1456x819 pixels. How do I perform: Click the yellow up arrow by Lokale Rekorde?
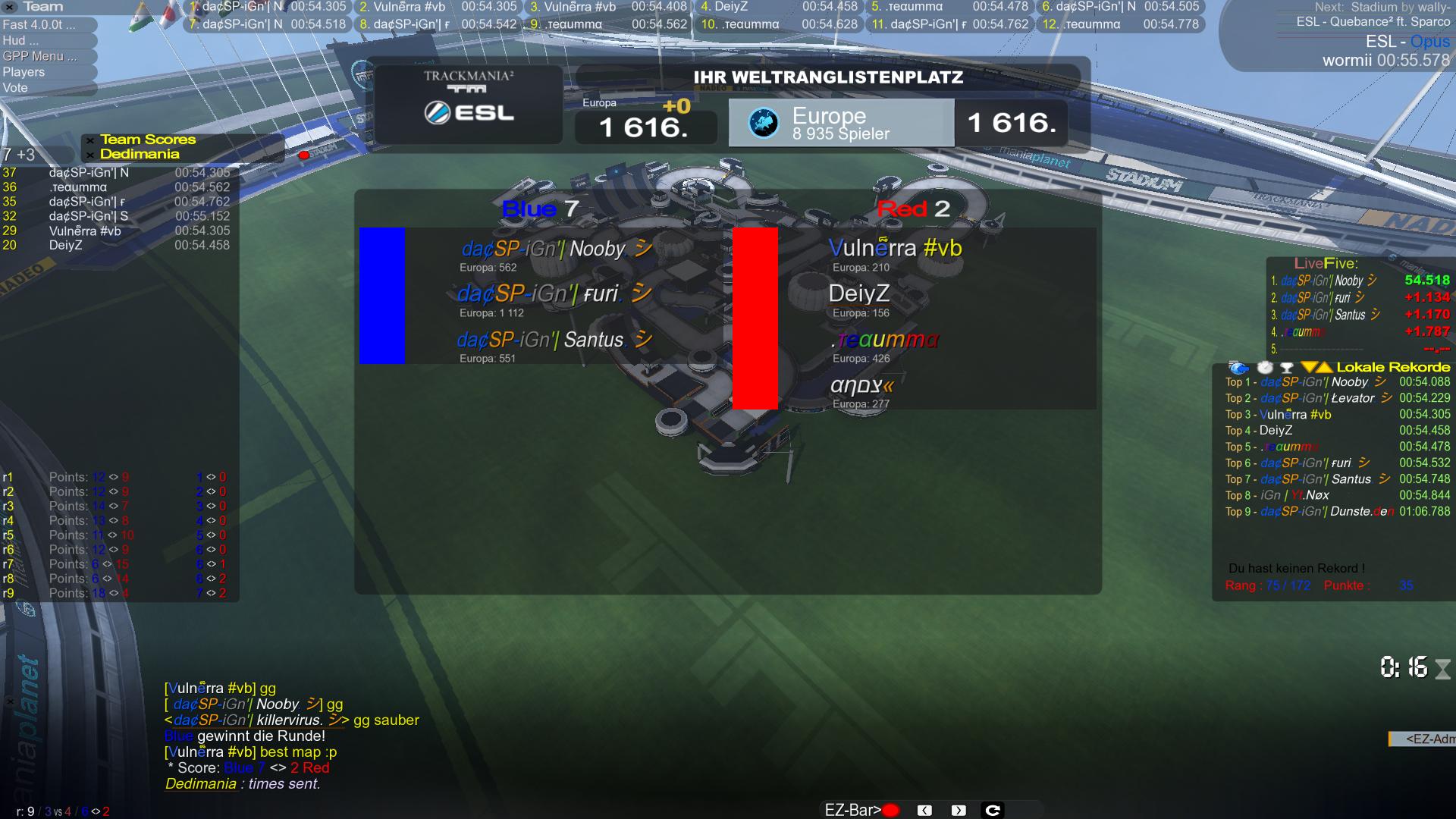click(1324, 368)
